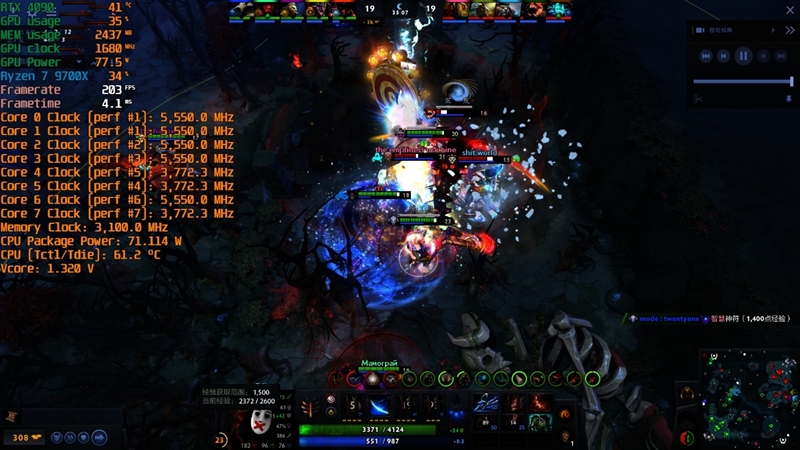Pause the replay playback

(x=743, y=56)
